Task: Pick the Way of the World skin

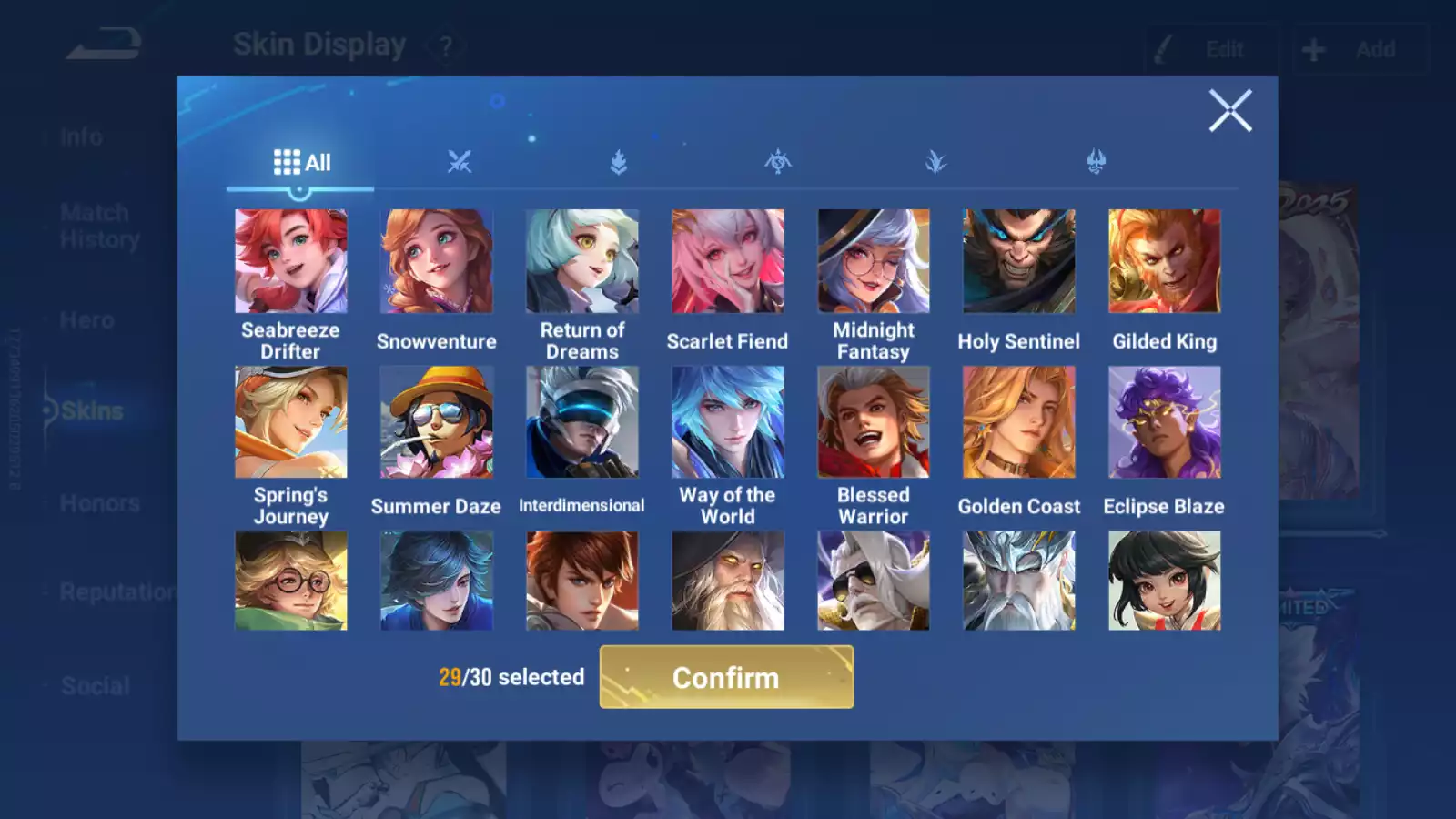Action: pyautogui.click(x=727, y=422)
